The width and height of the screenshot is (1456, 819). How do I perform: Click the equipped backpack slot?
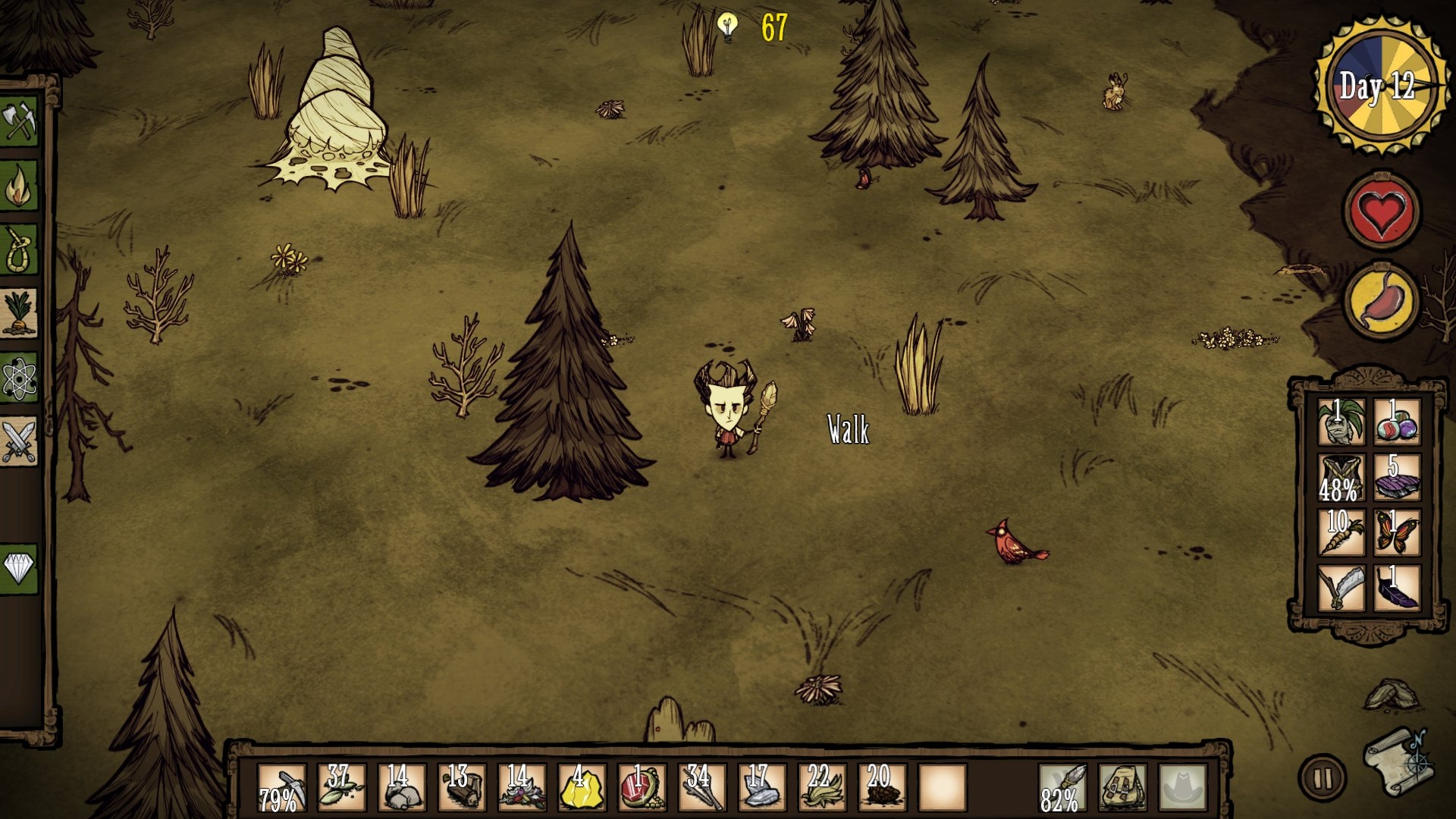1122,788
